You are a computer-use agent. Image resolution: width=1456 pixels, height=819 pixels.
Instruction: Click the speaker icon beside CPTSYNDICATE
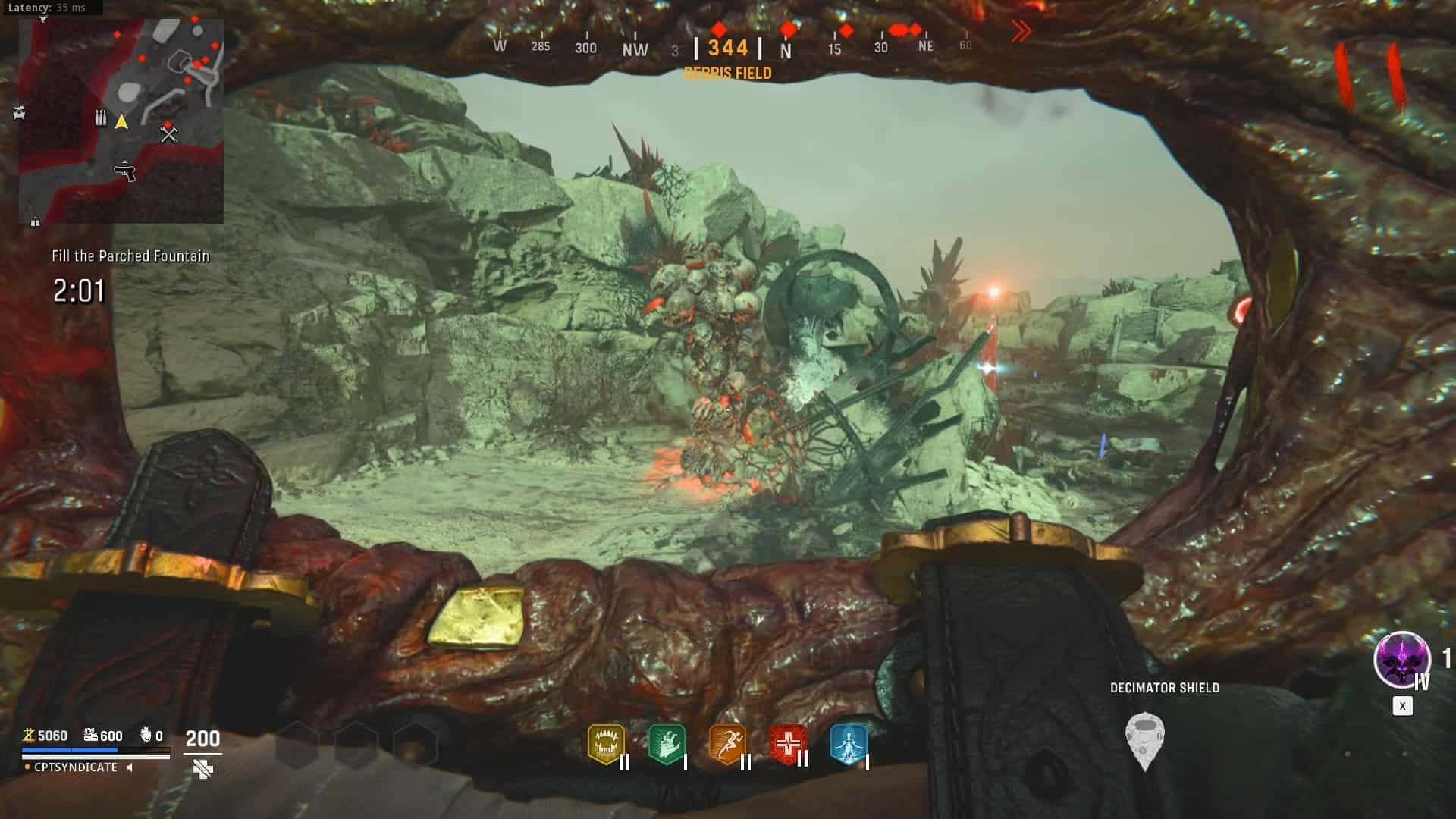point(130,767)
